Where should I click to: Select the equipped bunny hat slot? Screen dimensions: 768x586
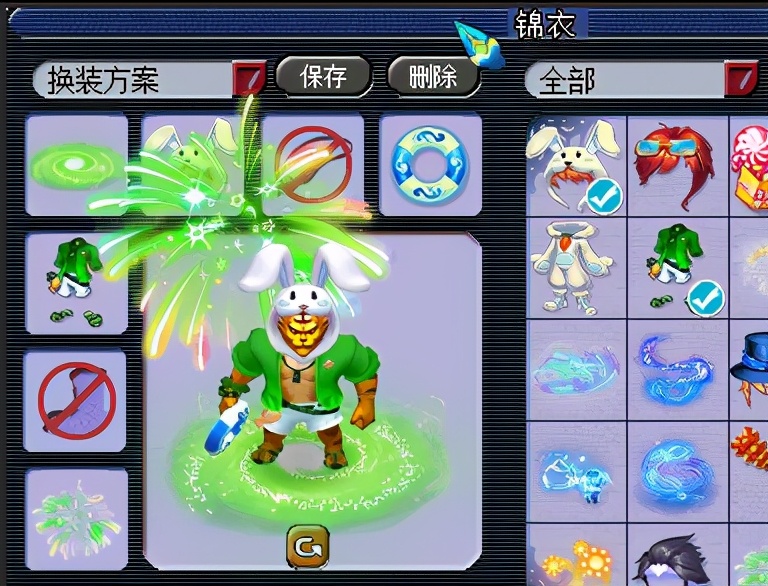(193, 163)
